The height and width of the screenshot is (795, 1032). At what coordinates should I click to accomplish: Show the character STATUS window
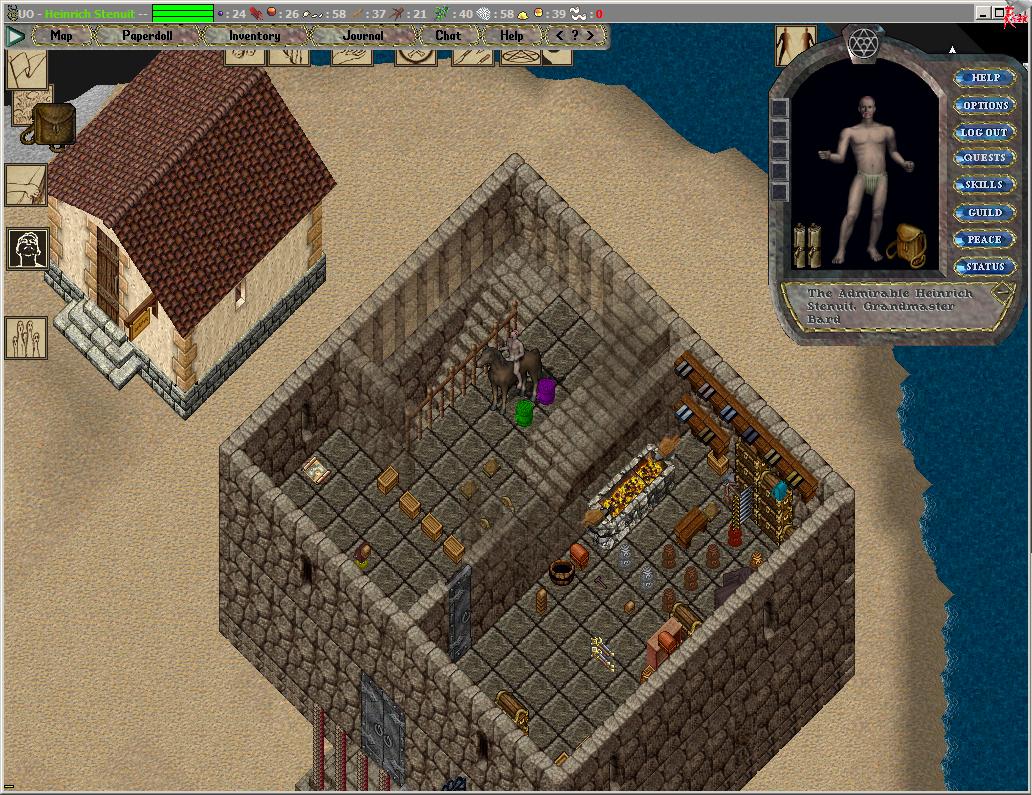tap(984, 267)
